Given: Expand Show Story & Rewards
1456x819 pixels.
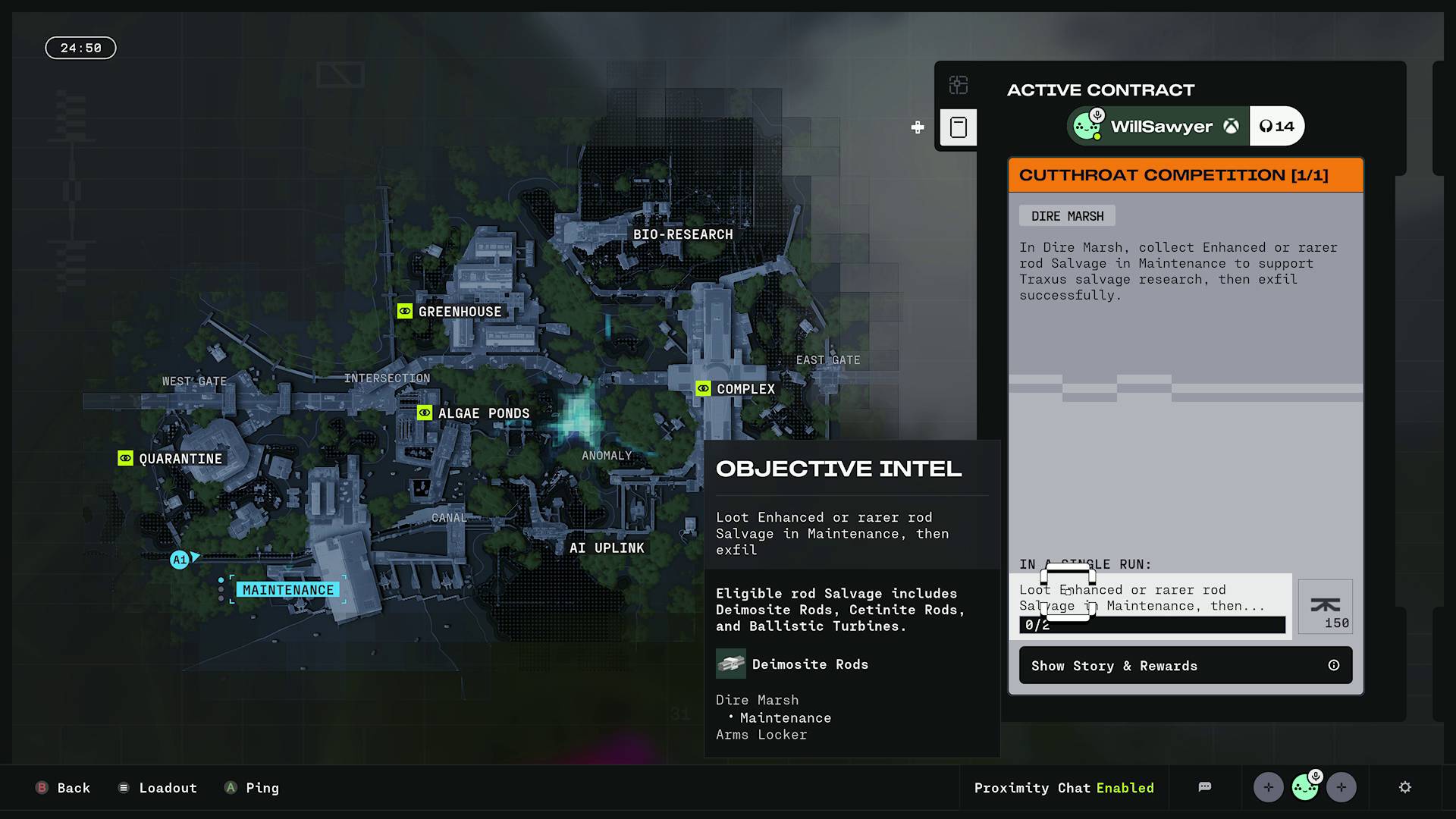Looking at the screenshot, I should tap(1114, 665).
